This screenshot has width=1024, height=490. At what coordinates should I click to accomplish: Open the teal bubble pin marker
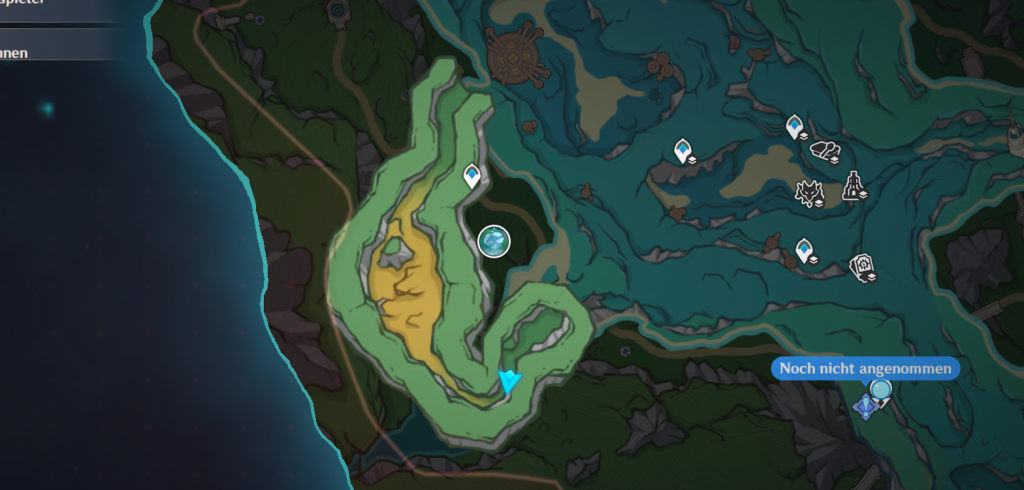(881, 391)
